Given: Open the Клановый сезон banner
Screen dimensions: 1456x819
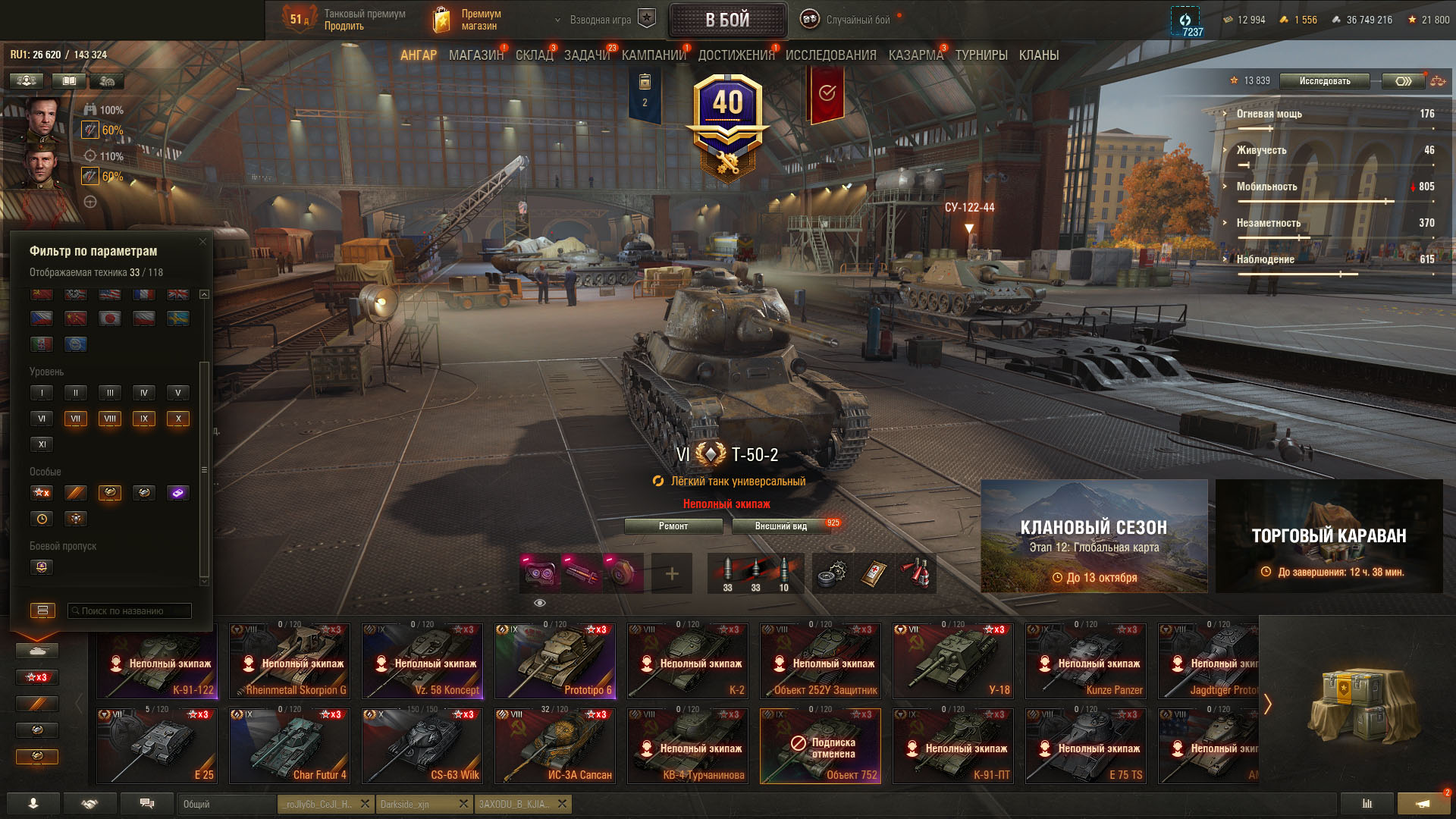Looking at the screenshot, I should pyautogui.click(x=1094, y=536).
